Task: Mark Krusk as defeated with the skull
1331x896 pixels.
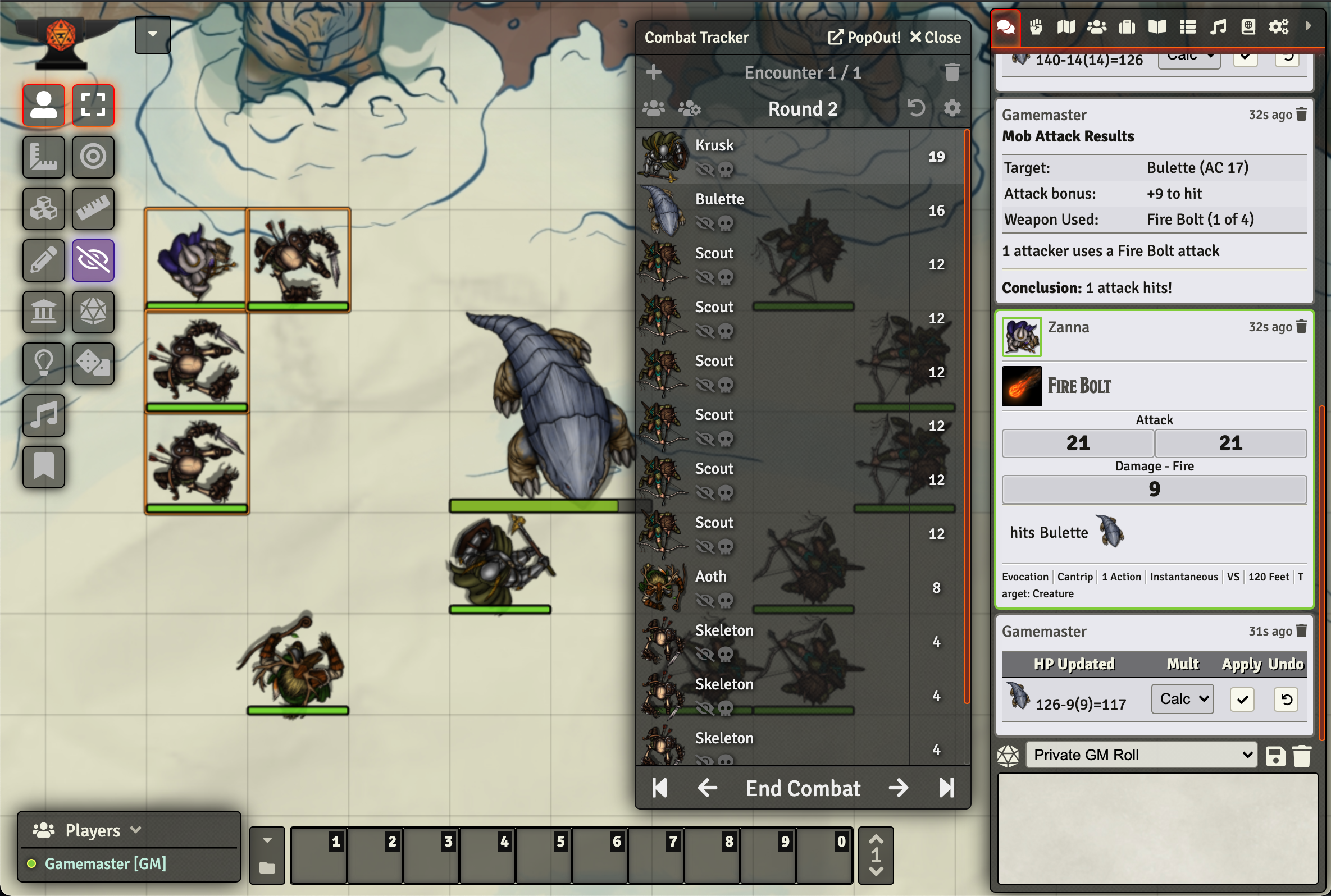Action: tap(726, 170)
